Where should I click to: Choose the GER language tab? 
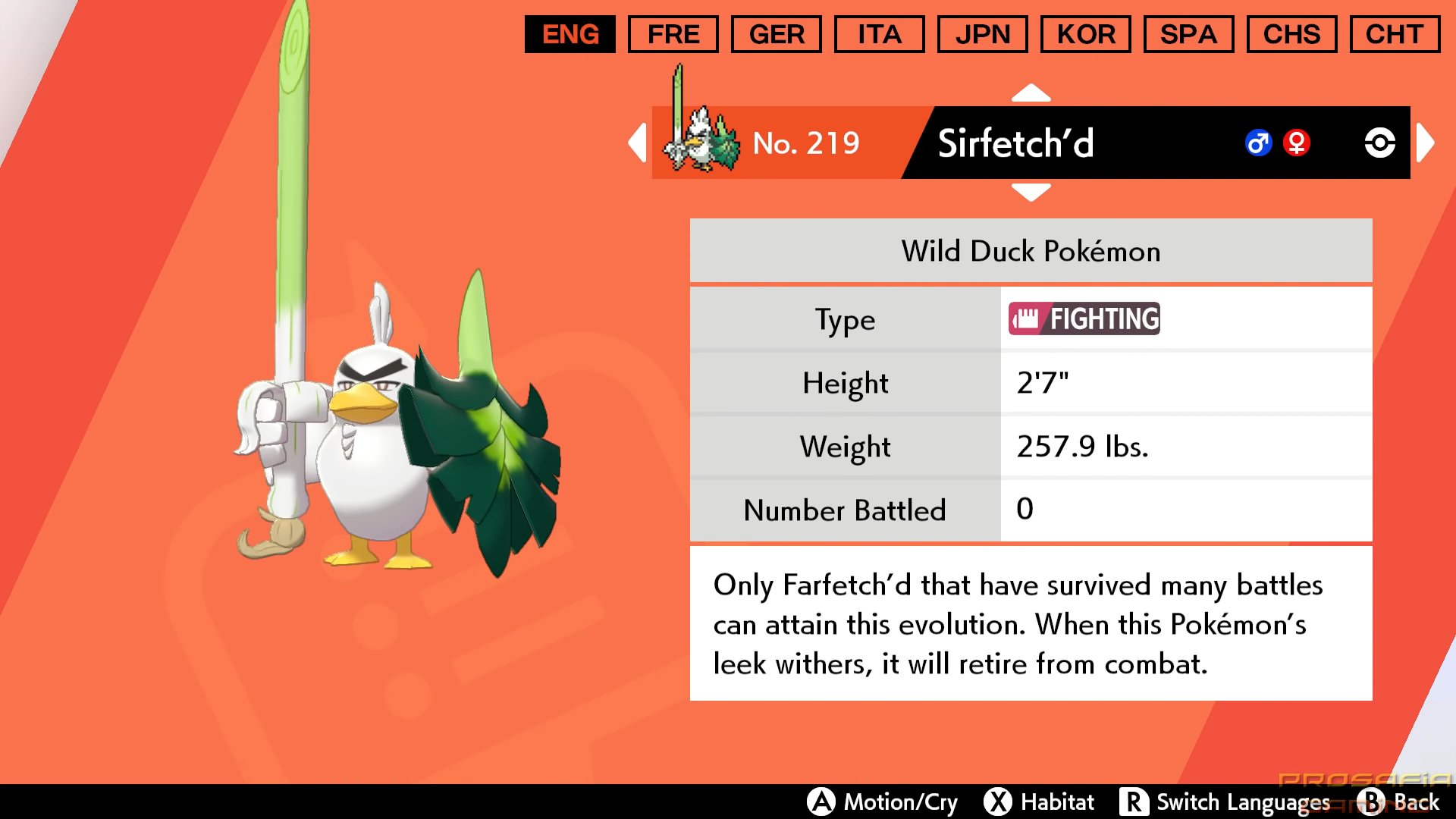(x=776, y=34)
